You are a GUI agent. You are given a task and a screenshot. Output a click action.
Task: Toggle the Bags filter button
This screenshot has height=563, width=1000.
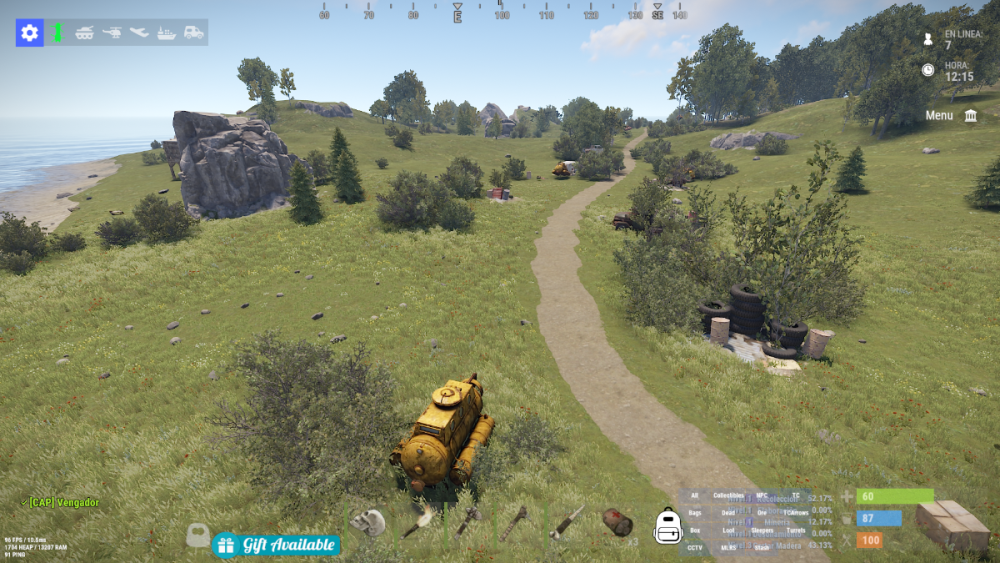pyautogui.click(x=695, y=512)
